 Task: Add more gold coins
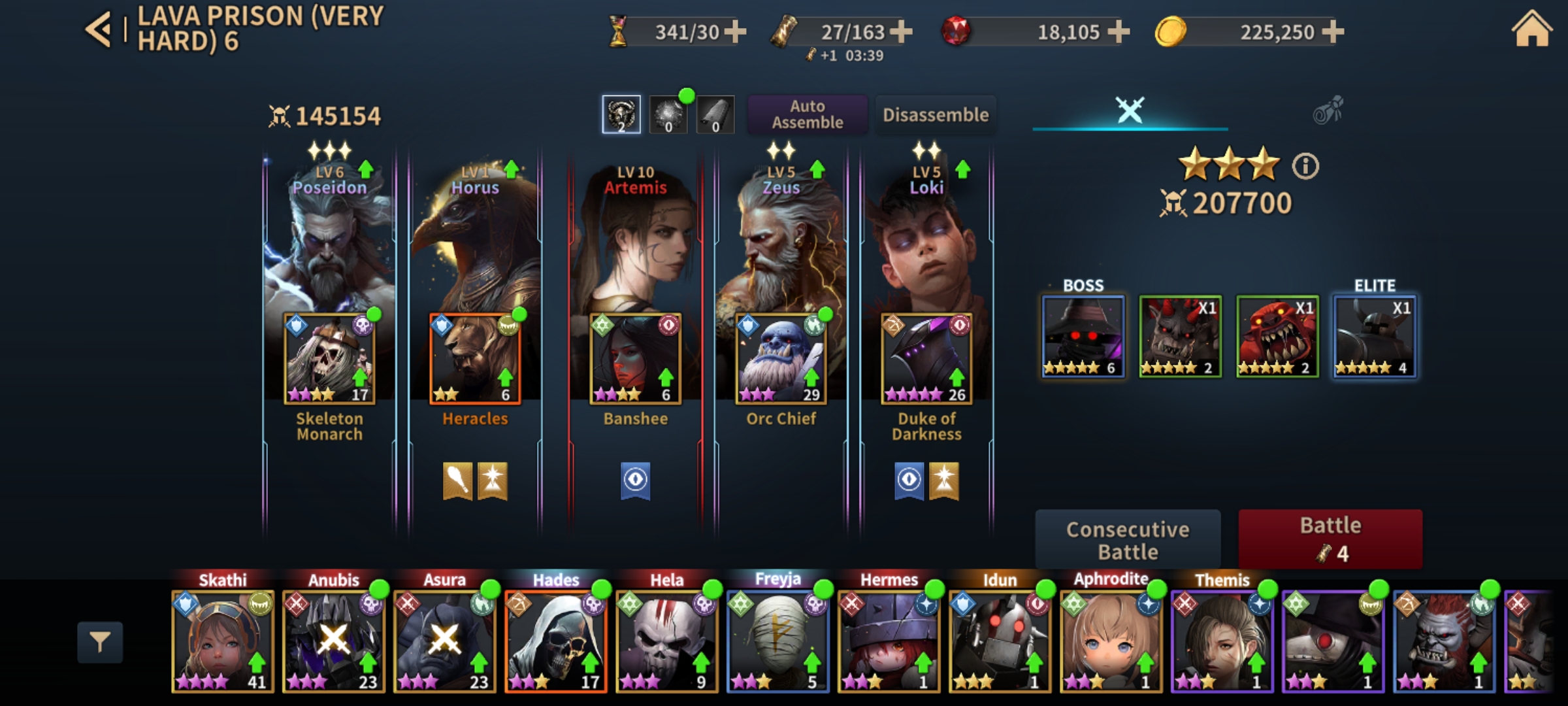1333,31
